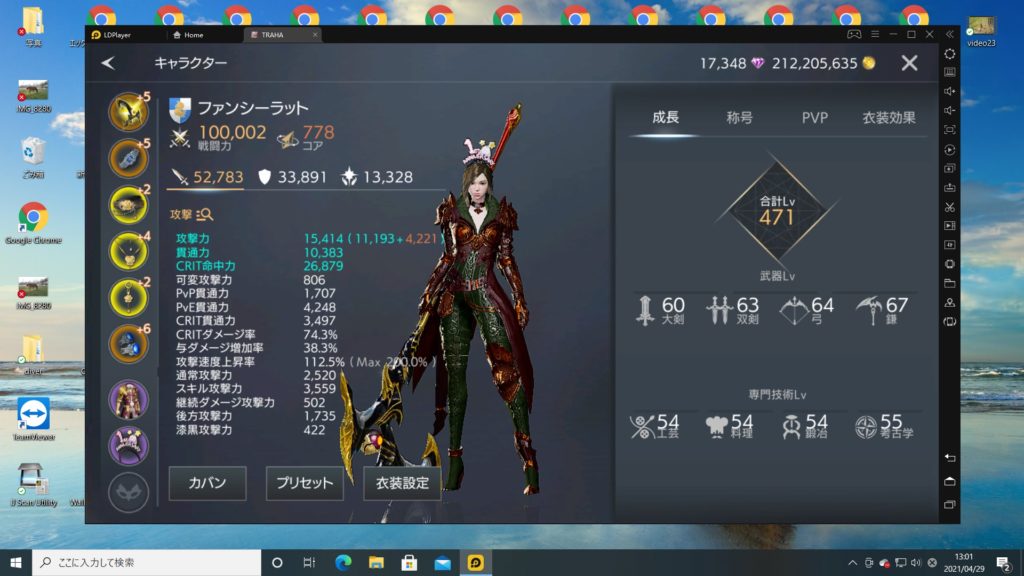This screenshot has height=576, width=1024.
Task: Go back using the left arrow button
Action: pos(108,63)
